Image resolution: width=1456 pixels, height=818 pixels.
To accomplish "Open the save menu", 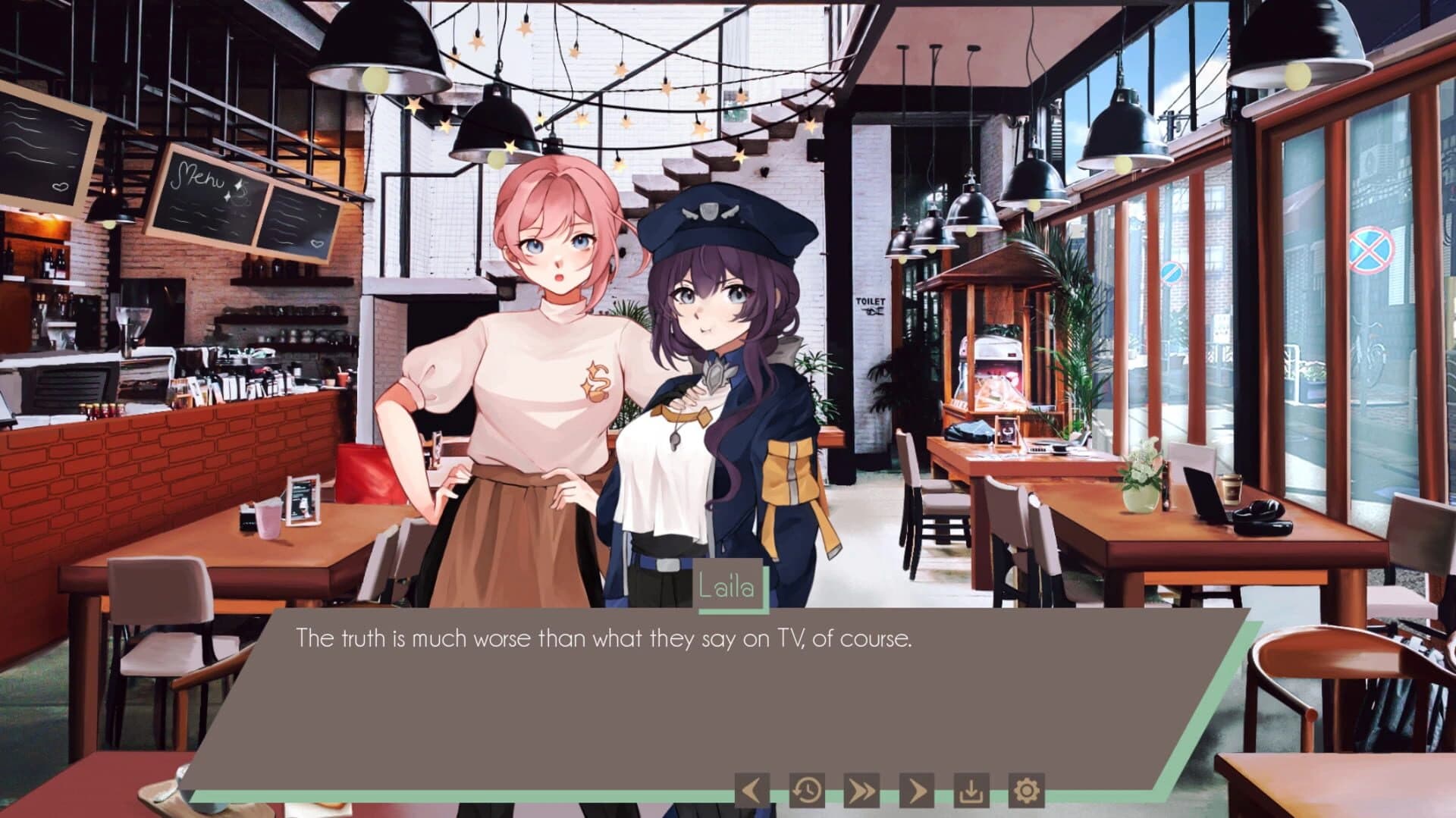I will 971,790.
